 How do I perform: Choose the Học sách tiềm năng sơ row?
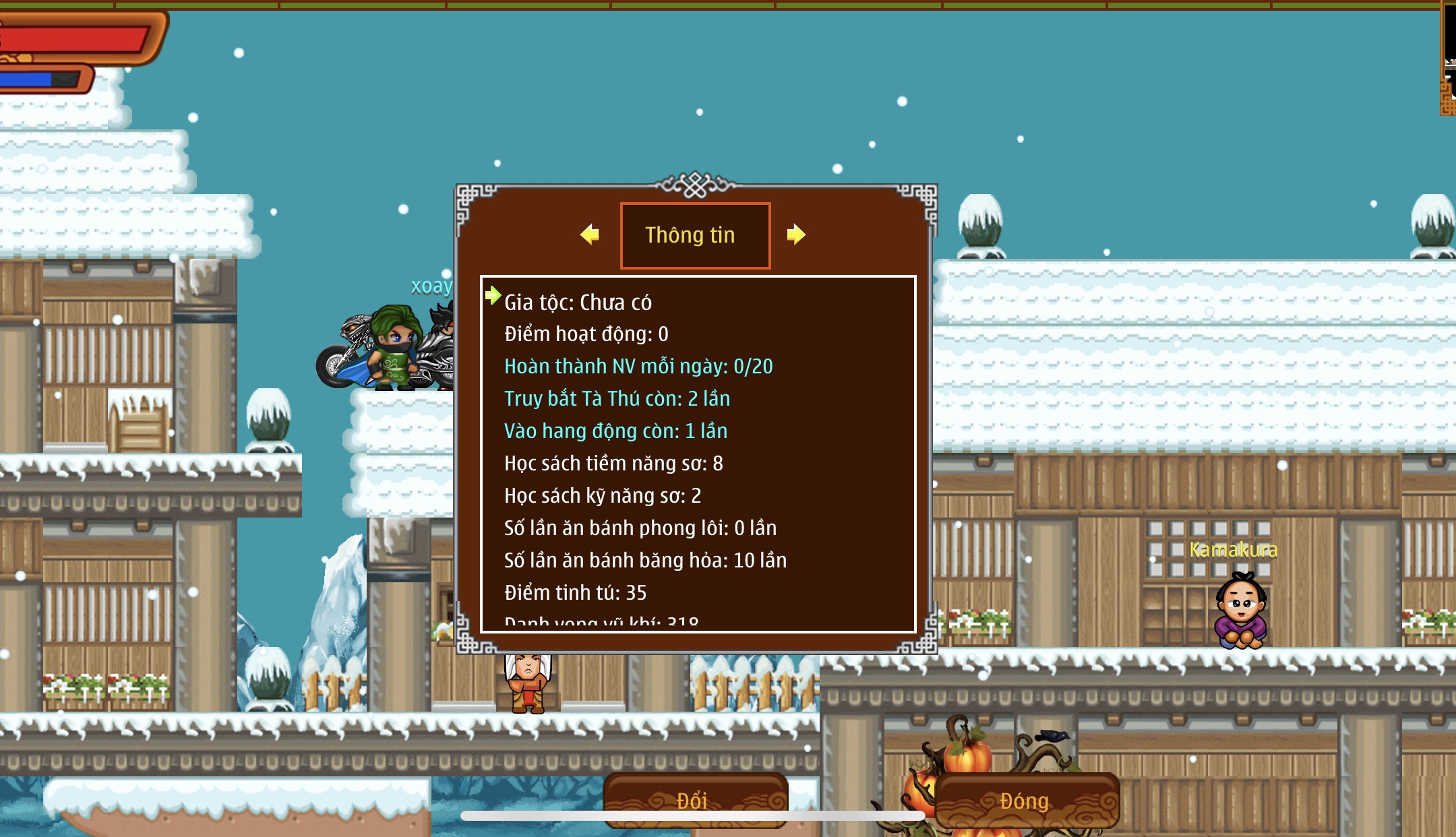click(613, 464)
